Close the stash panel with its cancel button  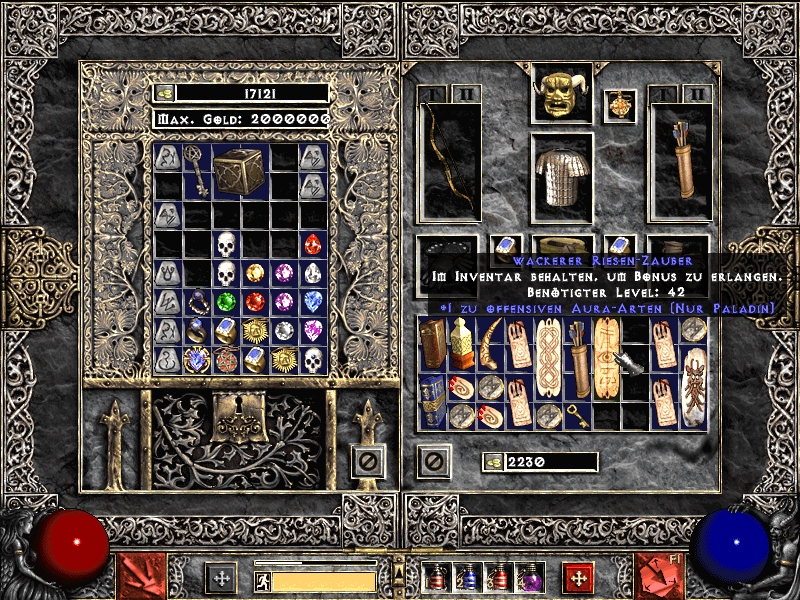tap(368, 461)
